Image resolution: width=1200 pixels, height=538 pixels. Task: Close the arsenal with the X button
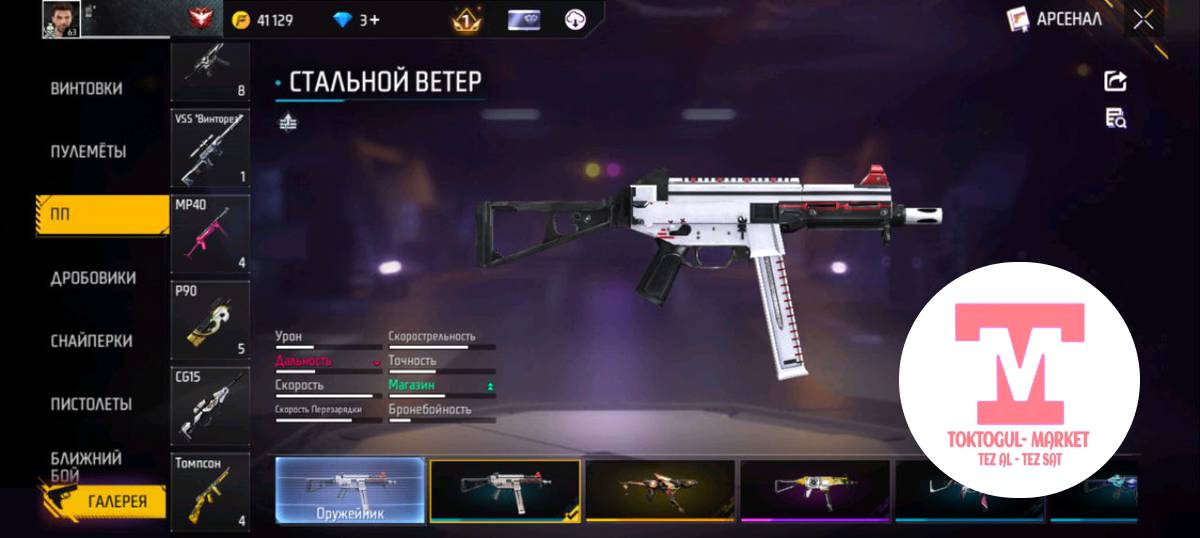[1143, 18]
